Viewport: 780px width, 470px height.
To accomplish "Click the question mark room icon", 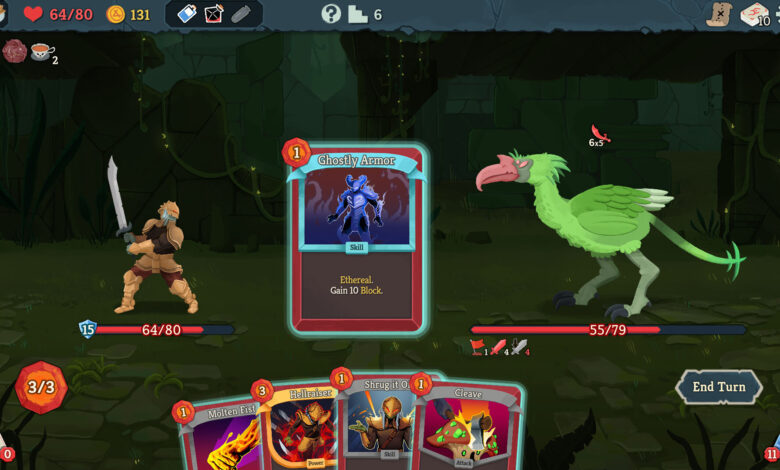I will click(331, 14).
